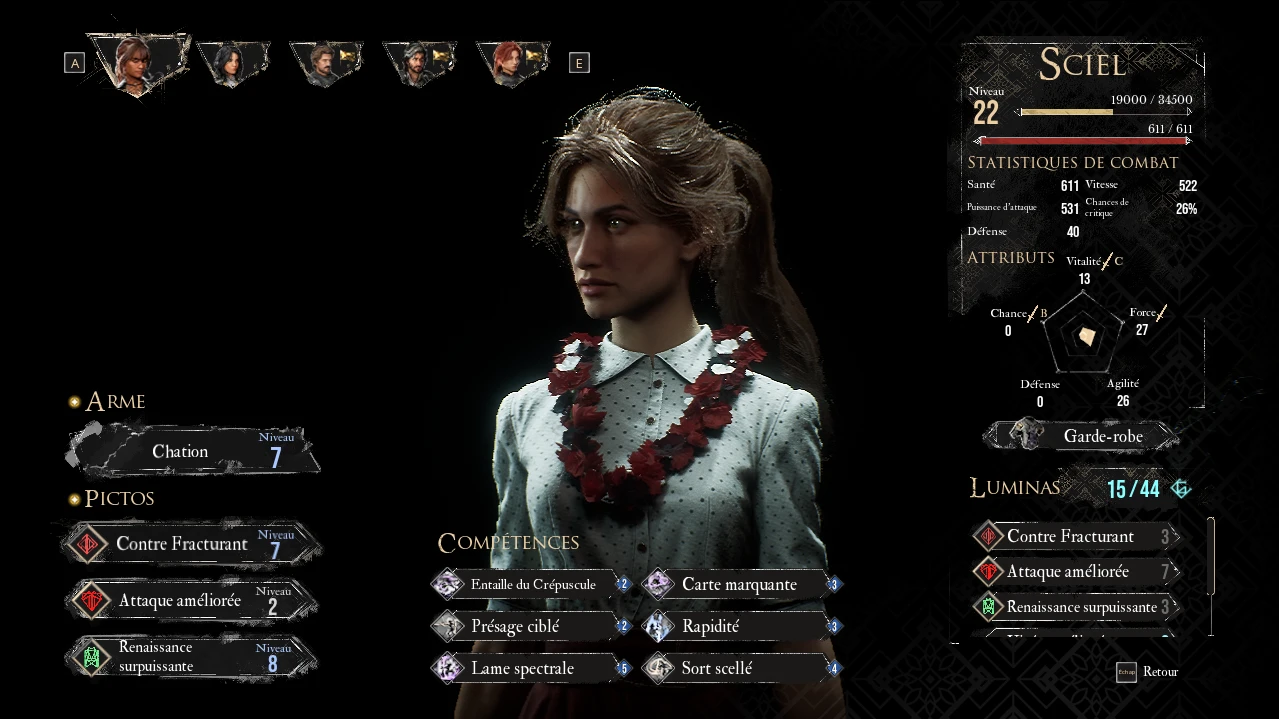The width and height of the screenshot is (1279, 719).
Task: Select the Carte marquante skill
Action: click(741, 584)
